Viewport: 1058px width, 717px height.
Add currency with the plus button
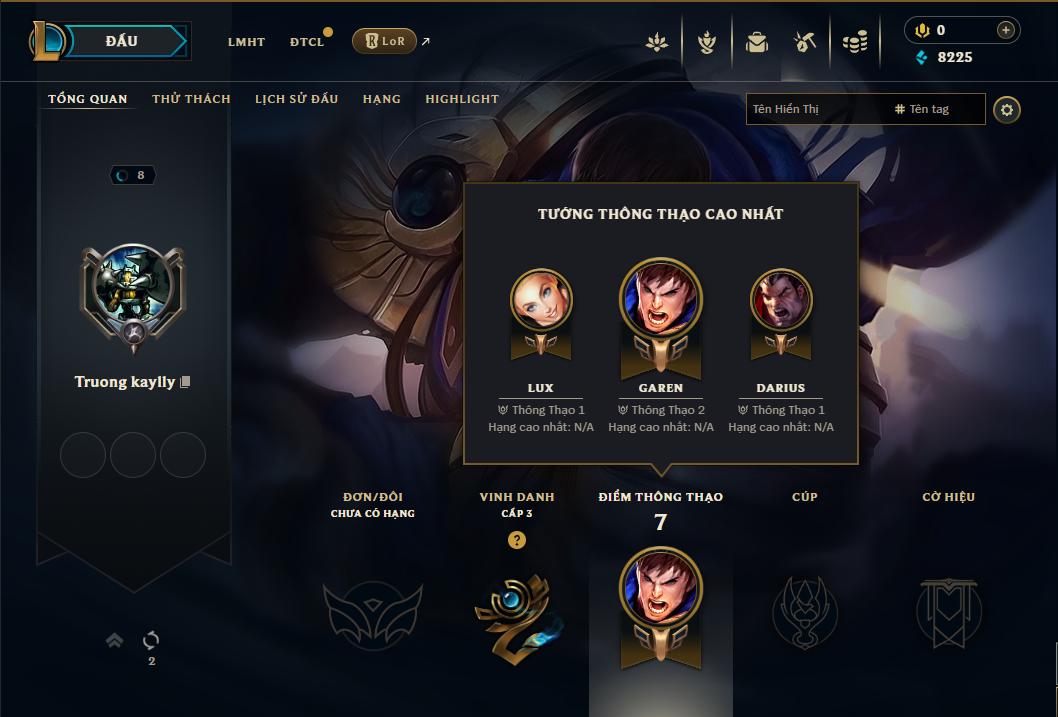(1005, 30)
